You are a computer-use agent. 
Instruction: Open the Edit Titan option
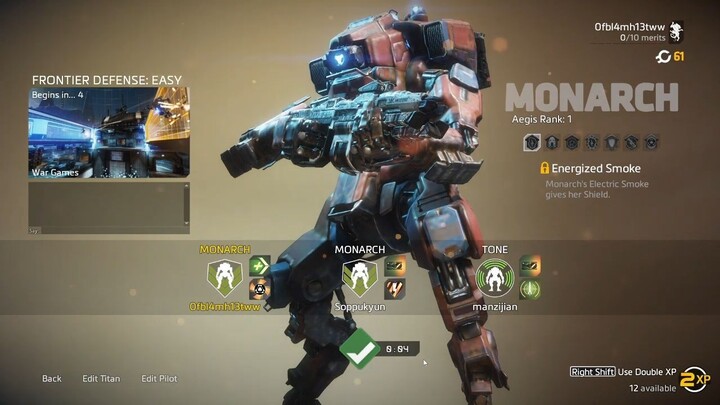coord(101,379)
